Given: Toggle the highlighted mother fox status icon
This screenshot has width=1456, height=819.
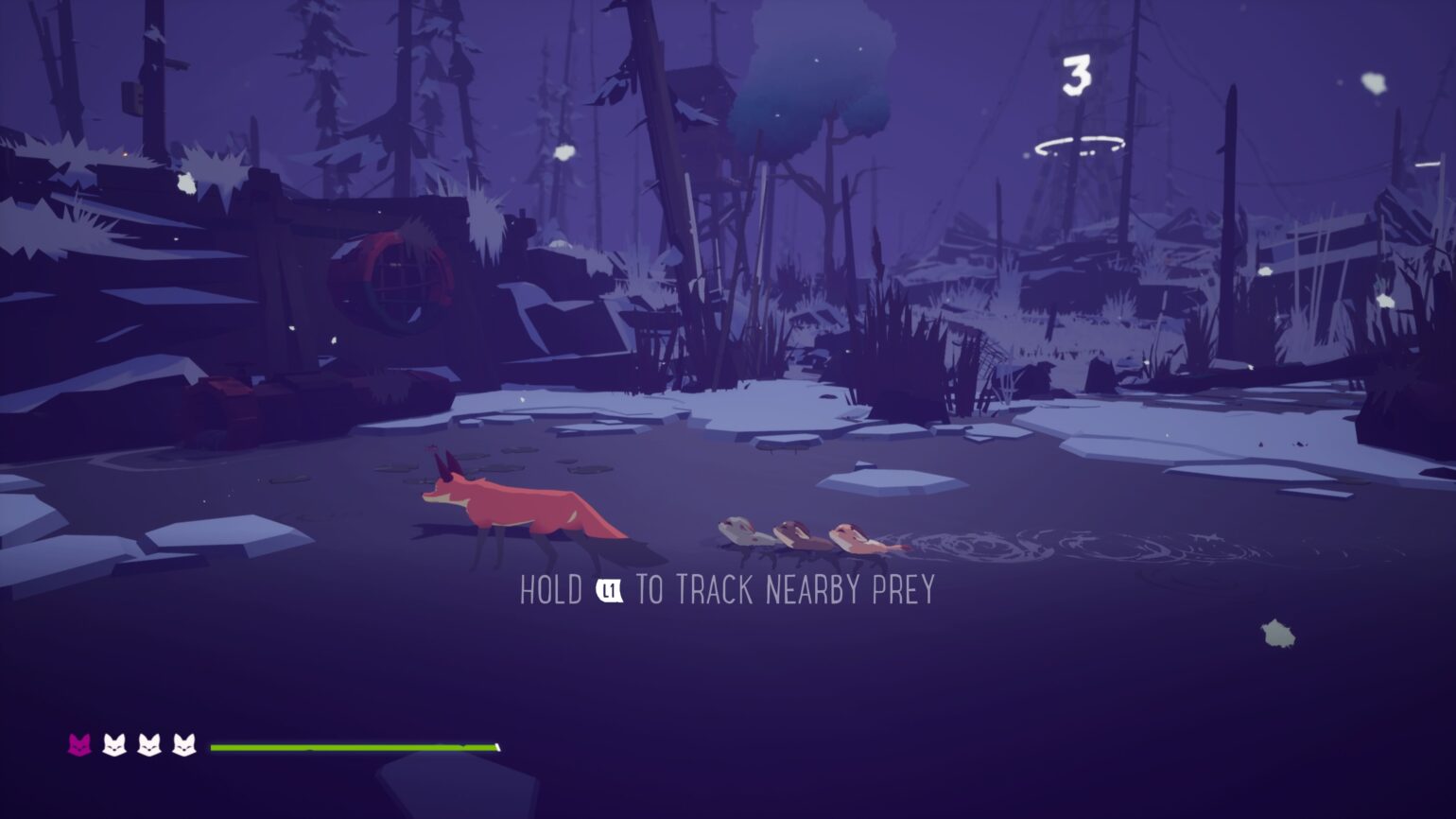Looking at the screenshot, I should [79, 746].
